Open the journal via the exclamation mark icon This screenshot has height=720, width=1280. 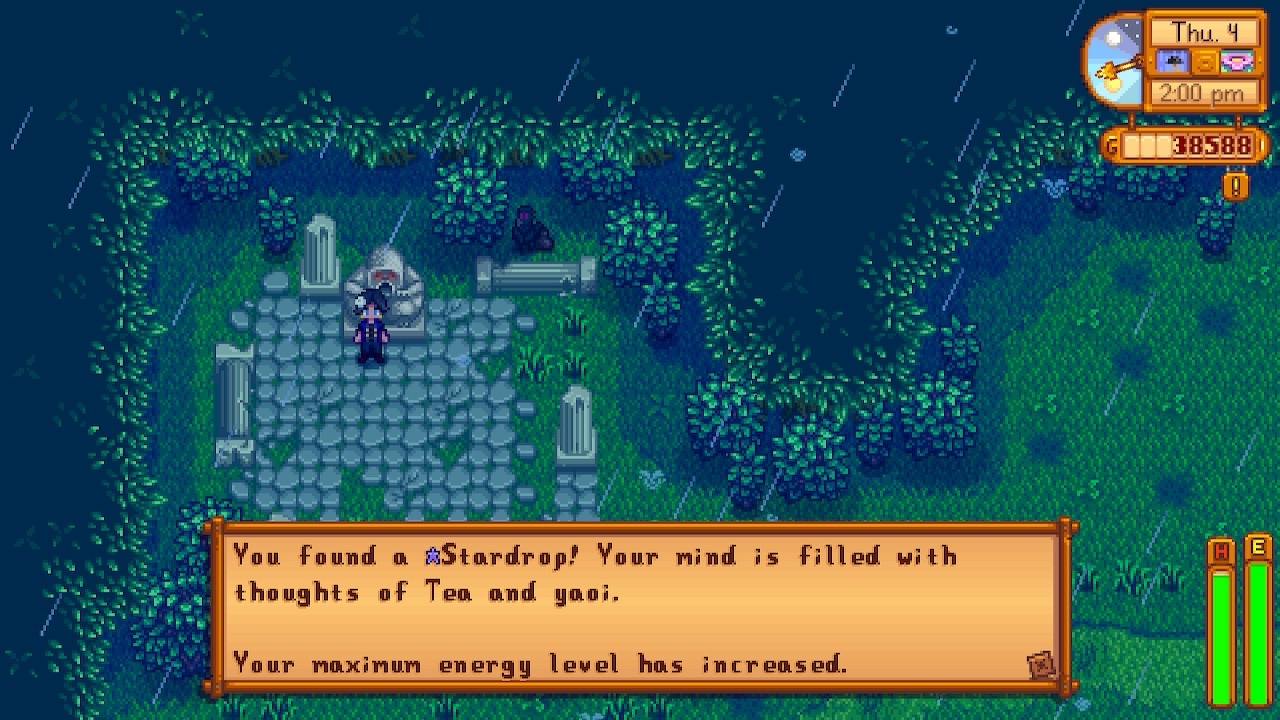click(x=1236, y=186)
